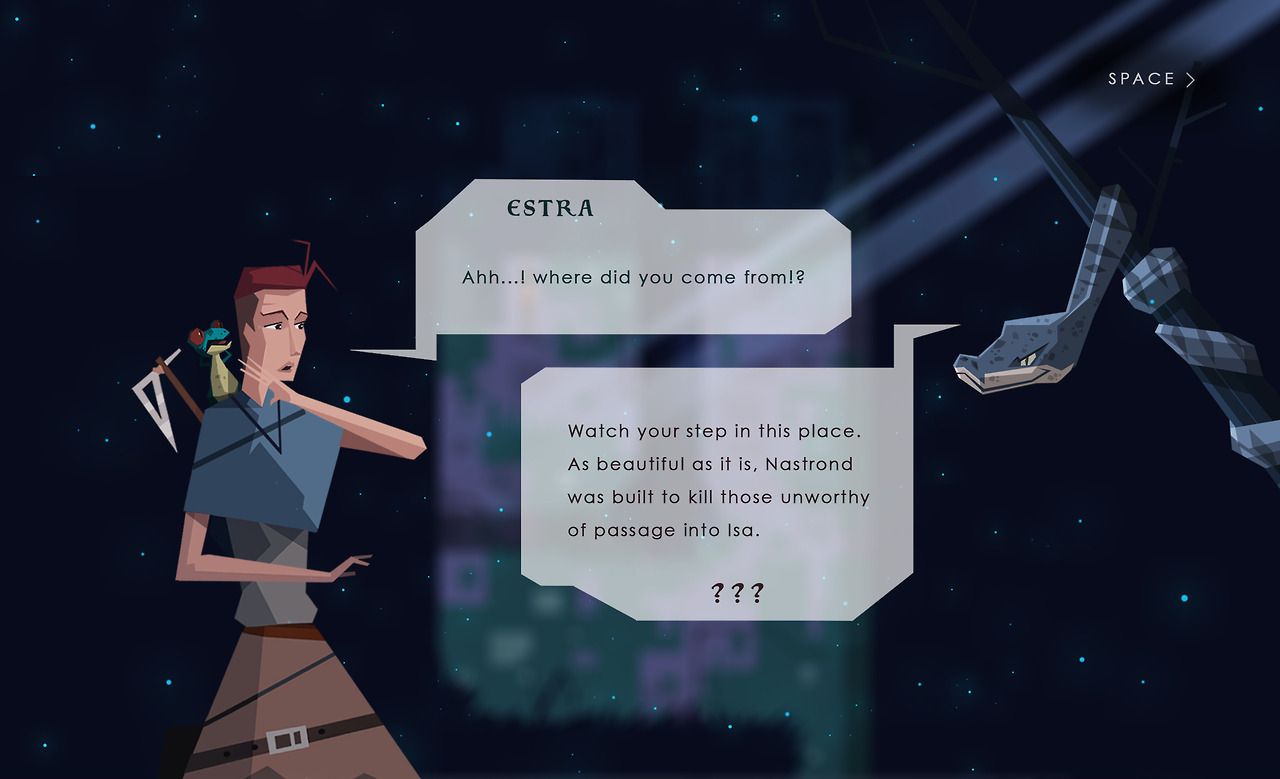Click the chevron arrow beside SPACE
1280x779 pixels.
tap(1191, 79)
